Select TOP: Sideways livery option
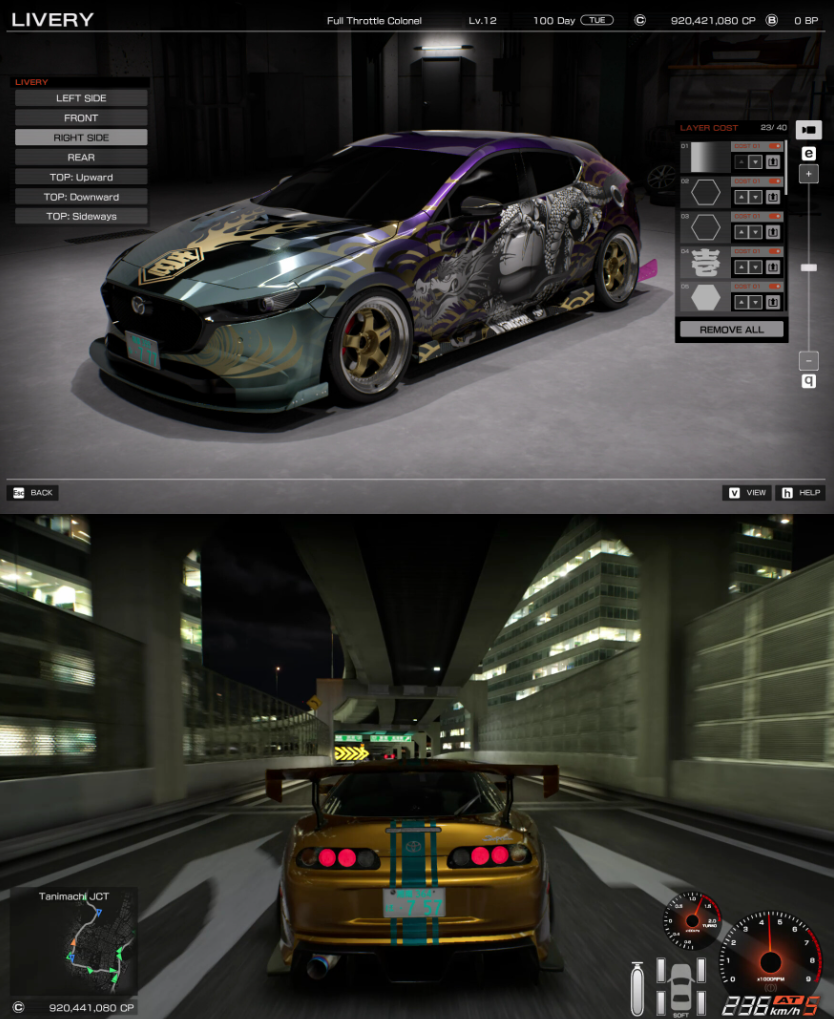Image resolution: width=834 pixels, height=1019 pixels. pos(81,216)
